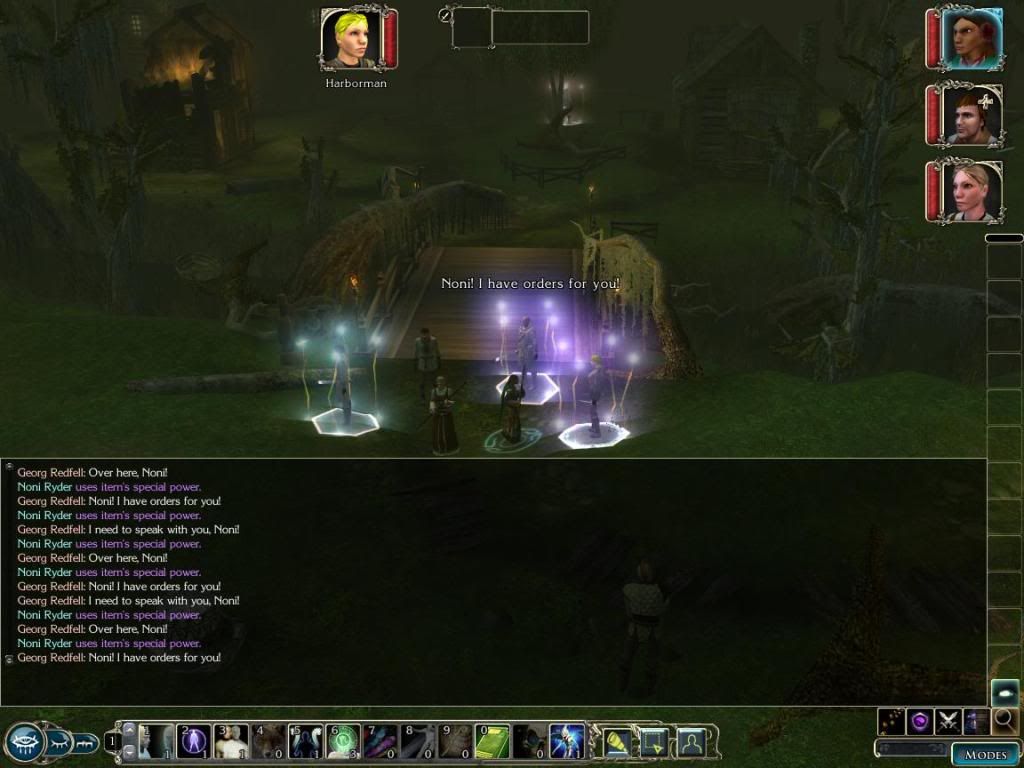This screenshot has height=768, width=1024.
Task: Open the main menu eye emblem
Action: (23, 741)
